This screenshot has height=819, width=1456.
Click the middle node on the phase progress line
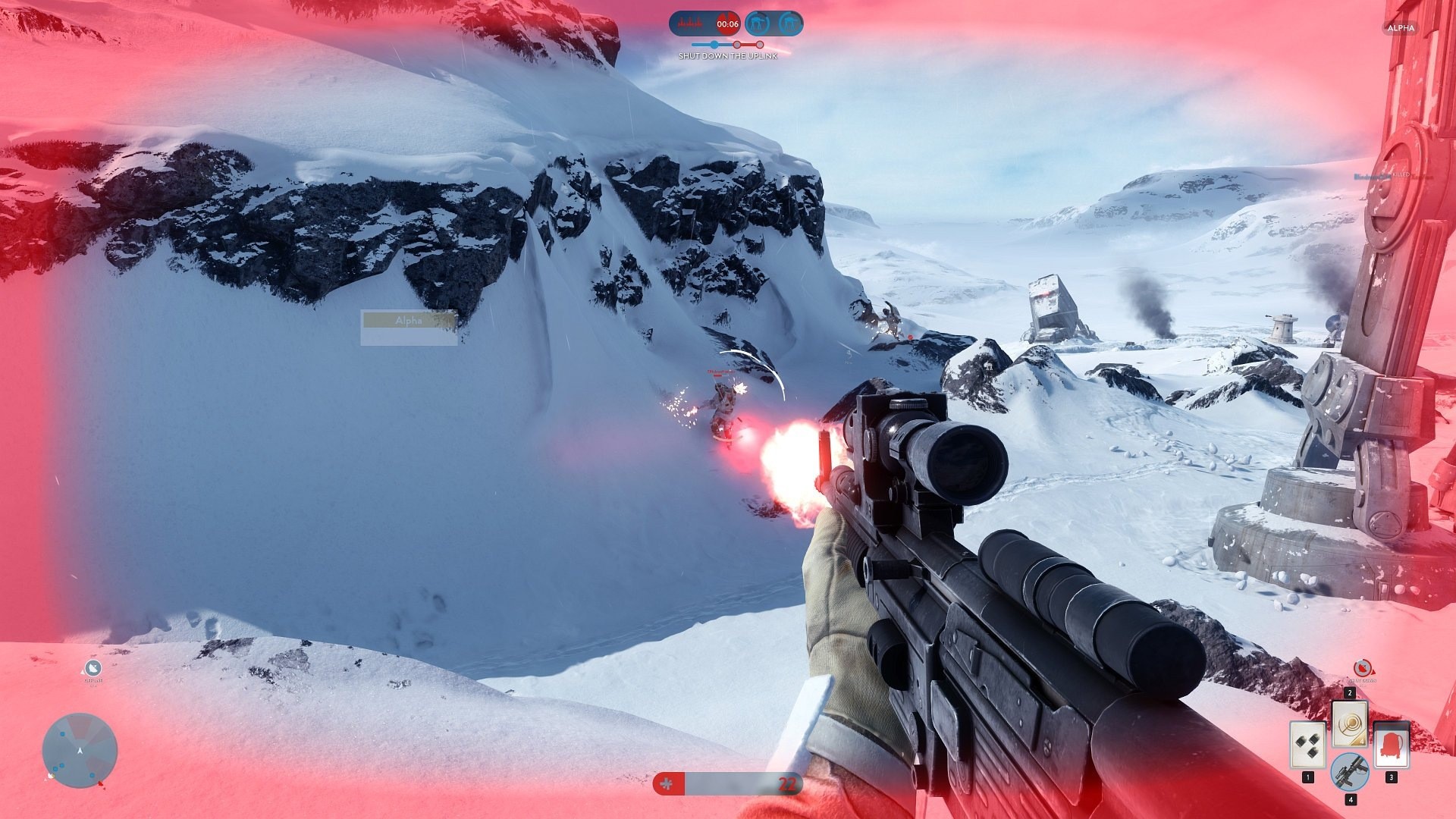point(736,44)
